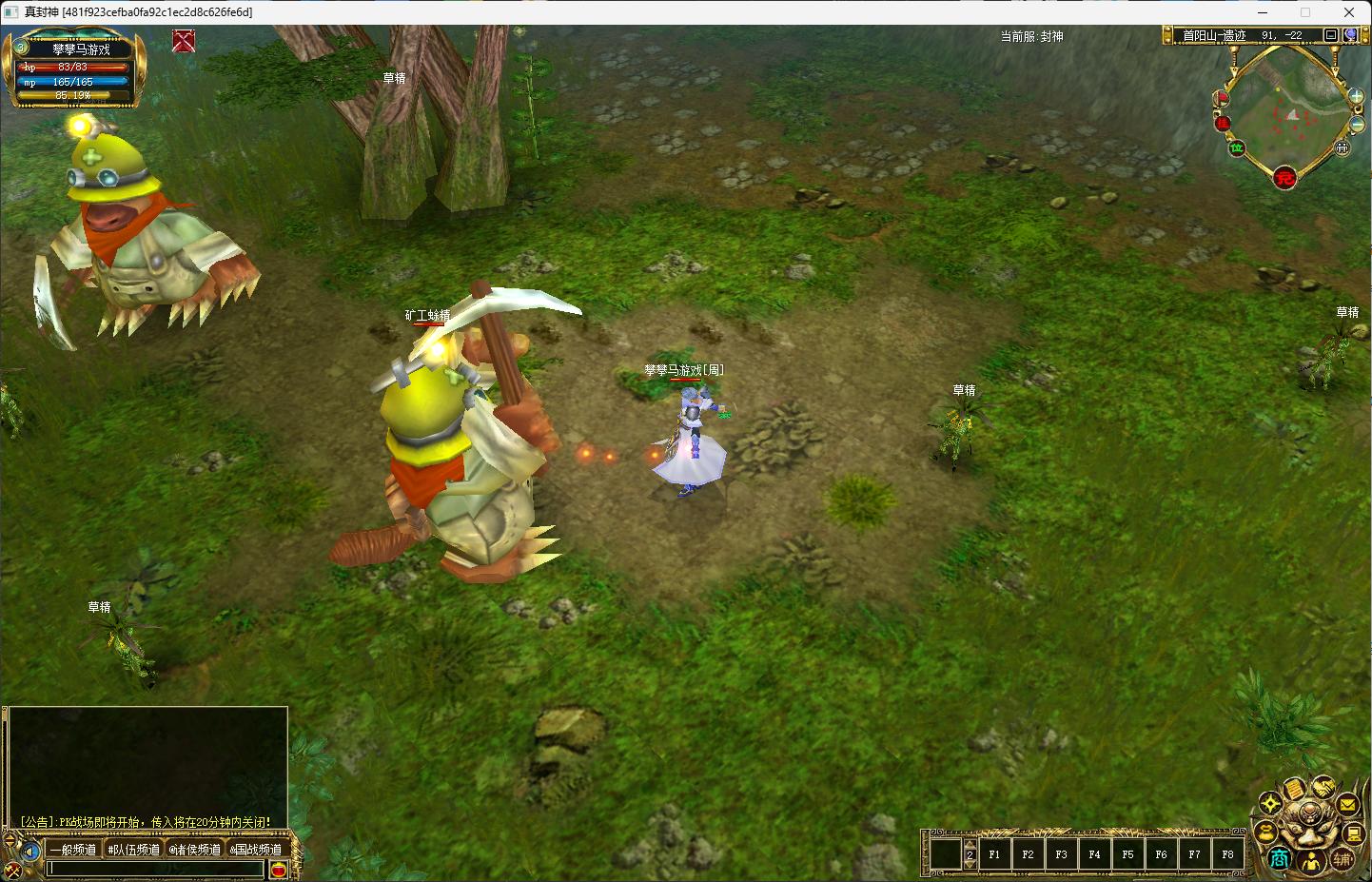Image resolution: width=1372 pixels, height=882 pixels.
Task: Choose the &国战频道 channel tab
Action: [x=256, y=850]
